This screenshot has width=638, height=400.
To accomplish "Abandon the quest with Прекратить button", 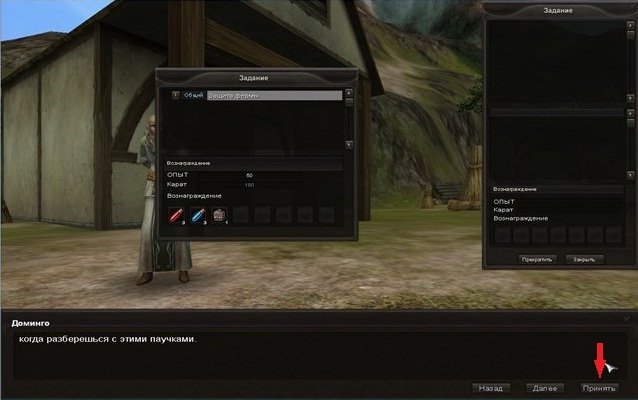I will point(537,258).
